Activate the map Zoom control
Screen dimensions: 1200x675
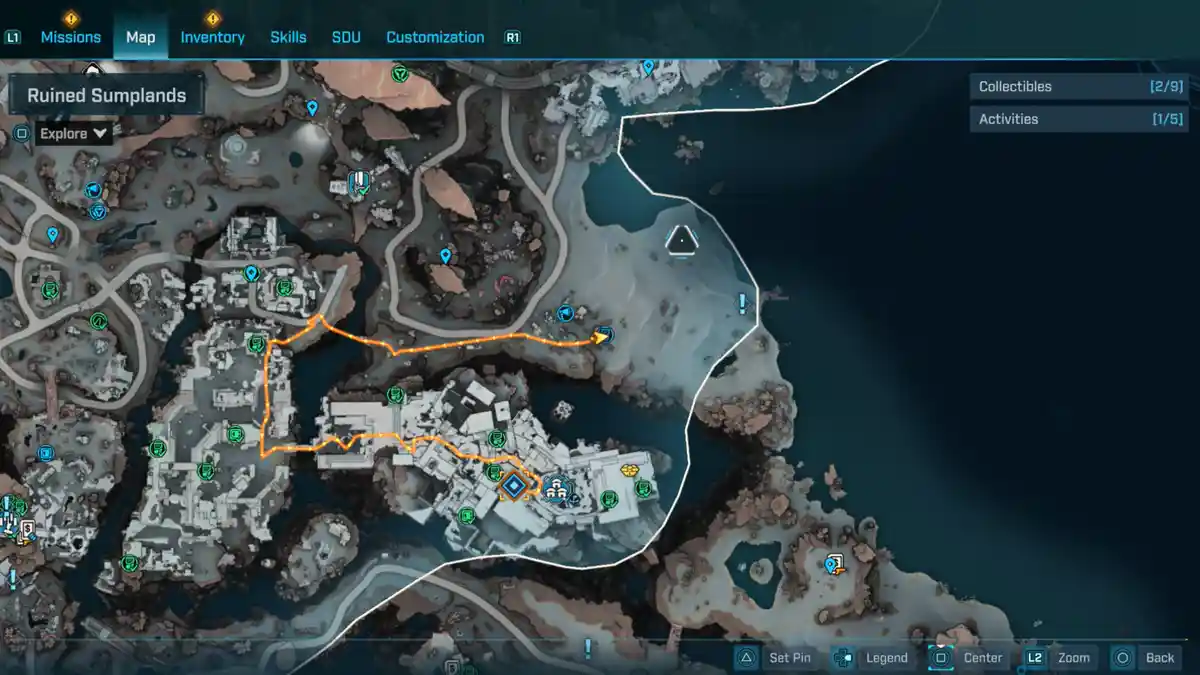(x=1059, y=657)
